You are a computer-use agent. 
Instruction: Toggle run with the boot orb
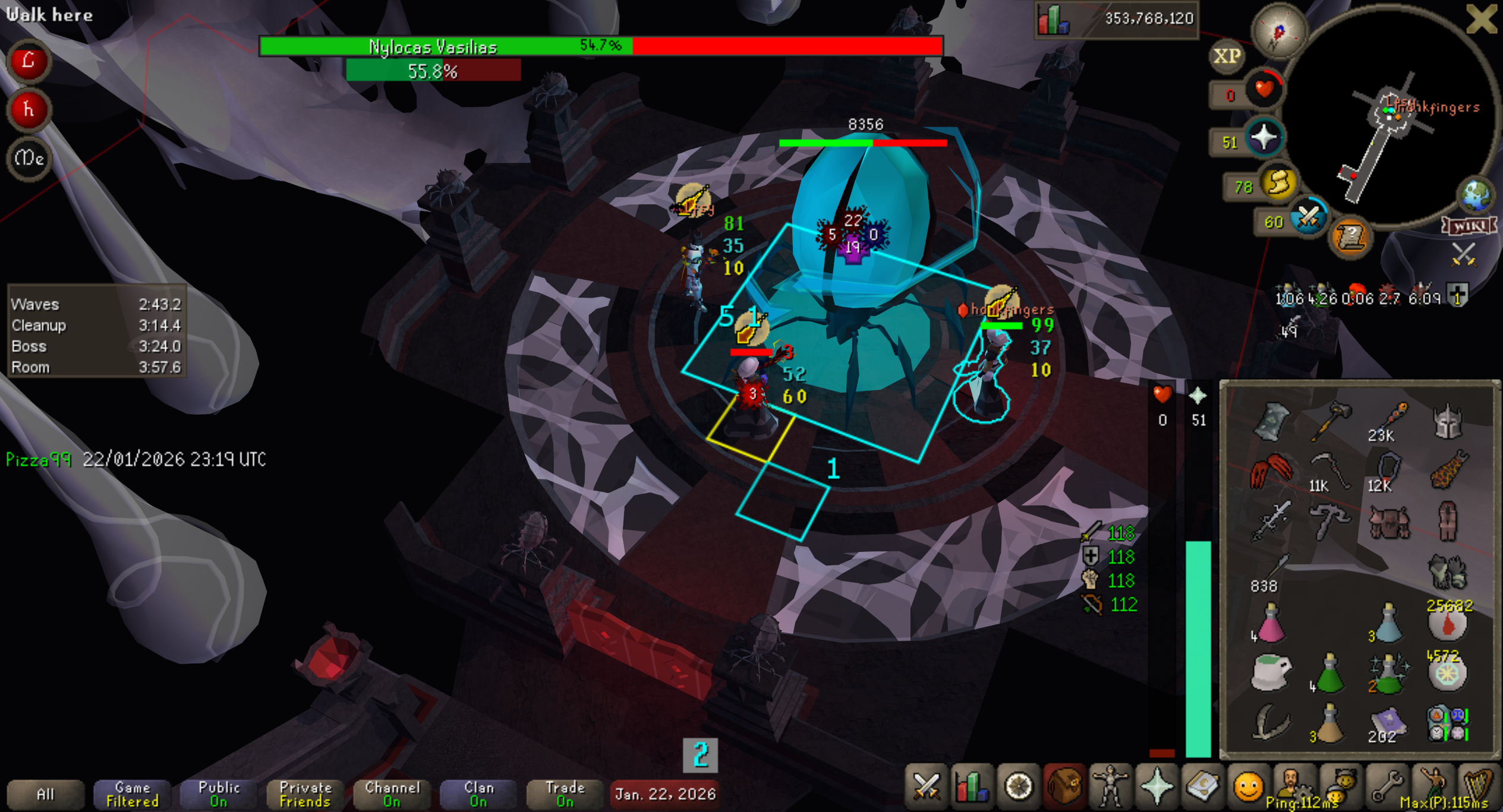pos(1278,184)
